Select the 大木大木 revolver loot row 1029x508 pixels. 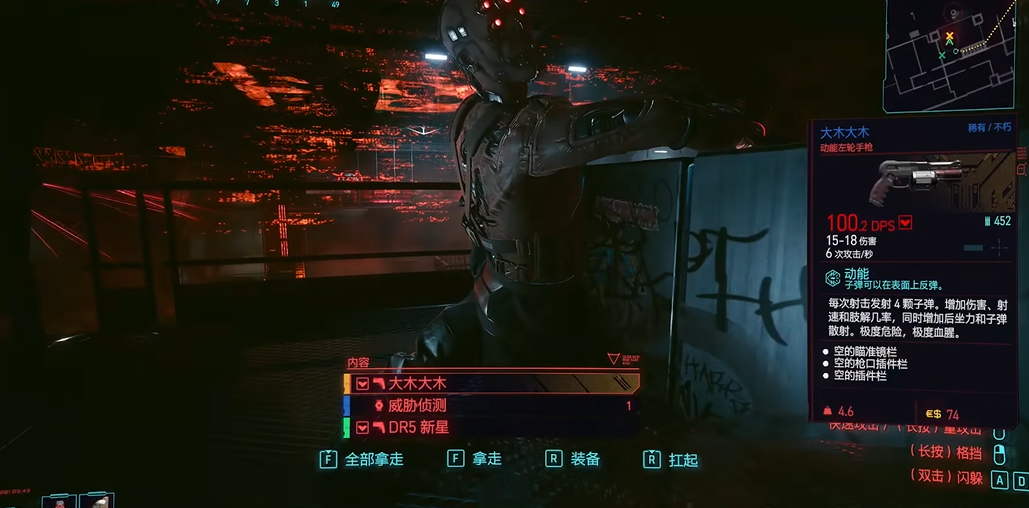[x=490, y=383]
